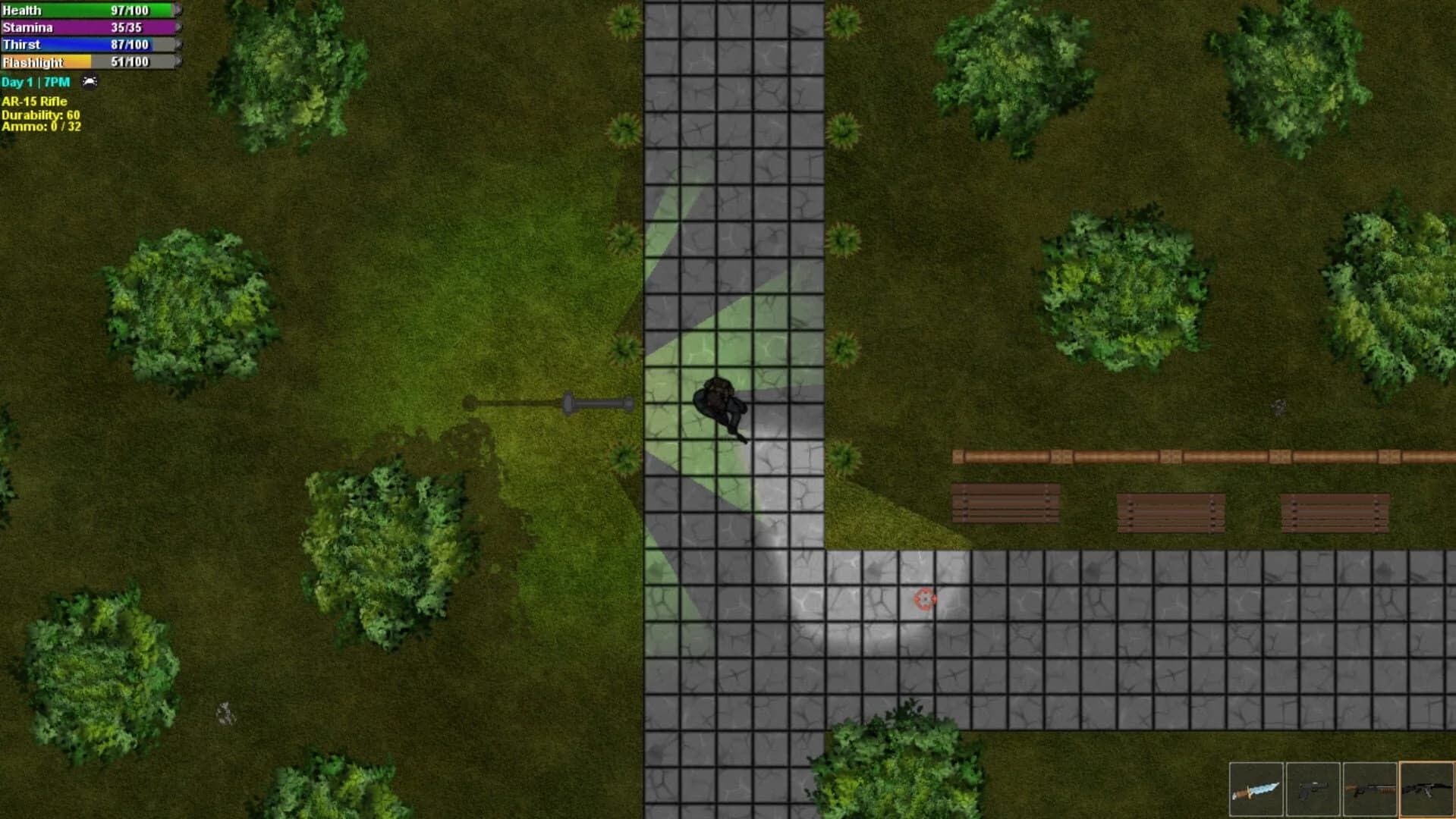Click the weather icon beside the clock
1456x819 pixels.
[89, 82]
